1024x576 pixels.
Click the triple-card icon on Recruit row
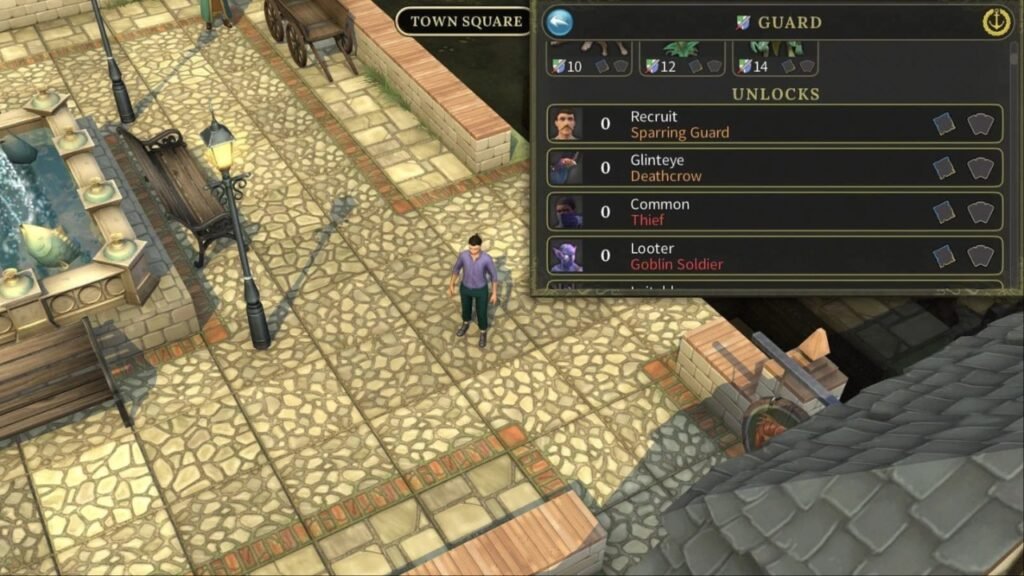982,124
